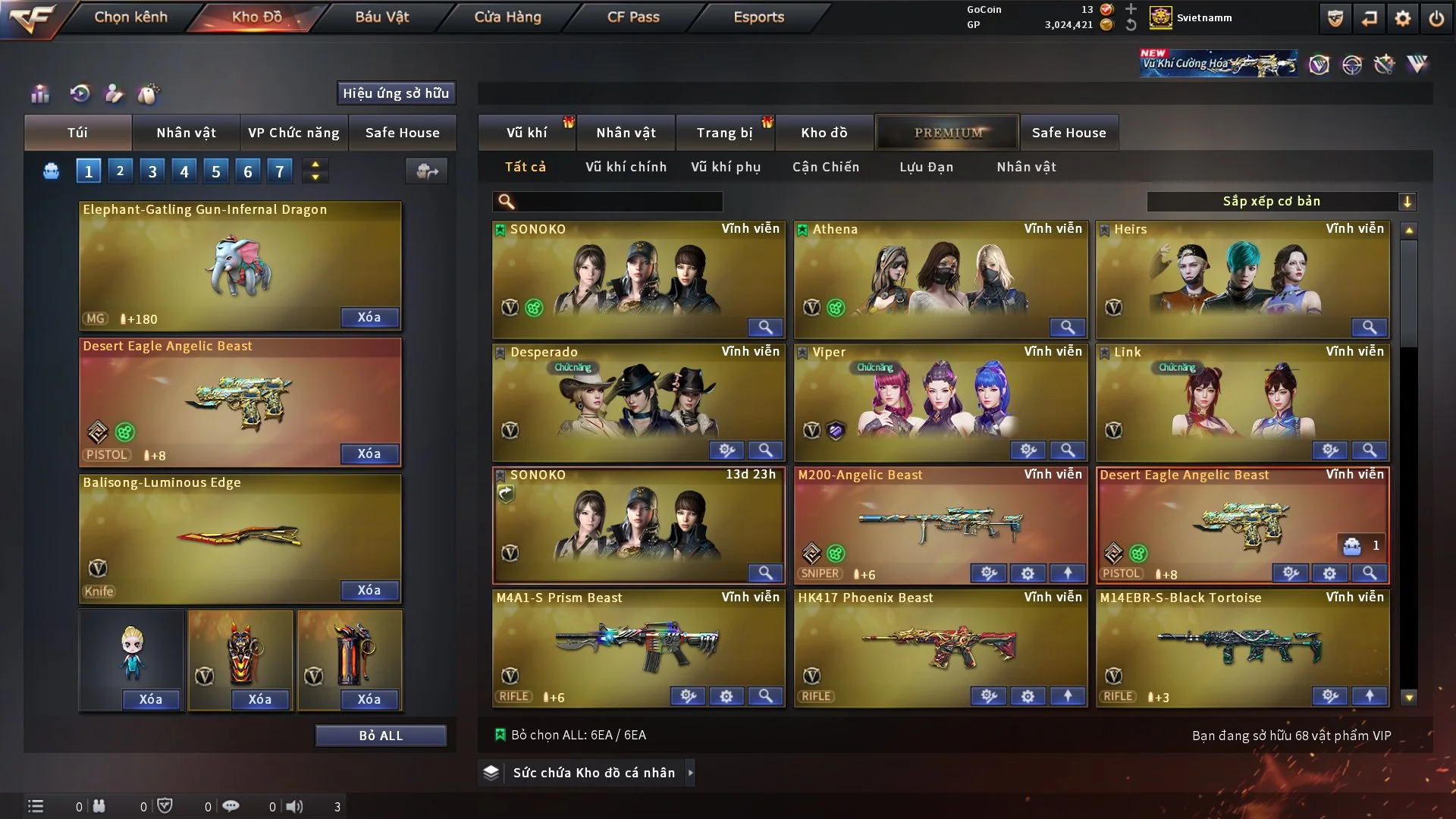Open the gear settings icon
The width and height of the screenshot is (1456, 819).
(x=1402, y=18)
